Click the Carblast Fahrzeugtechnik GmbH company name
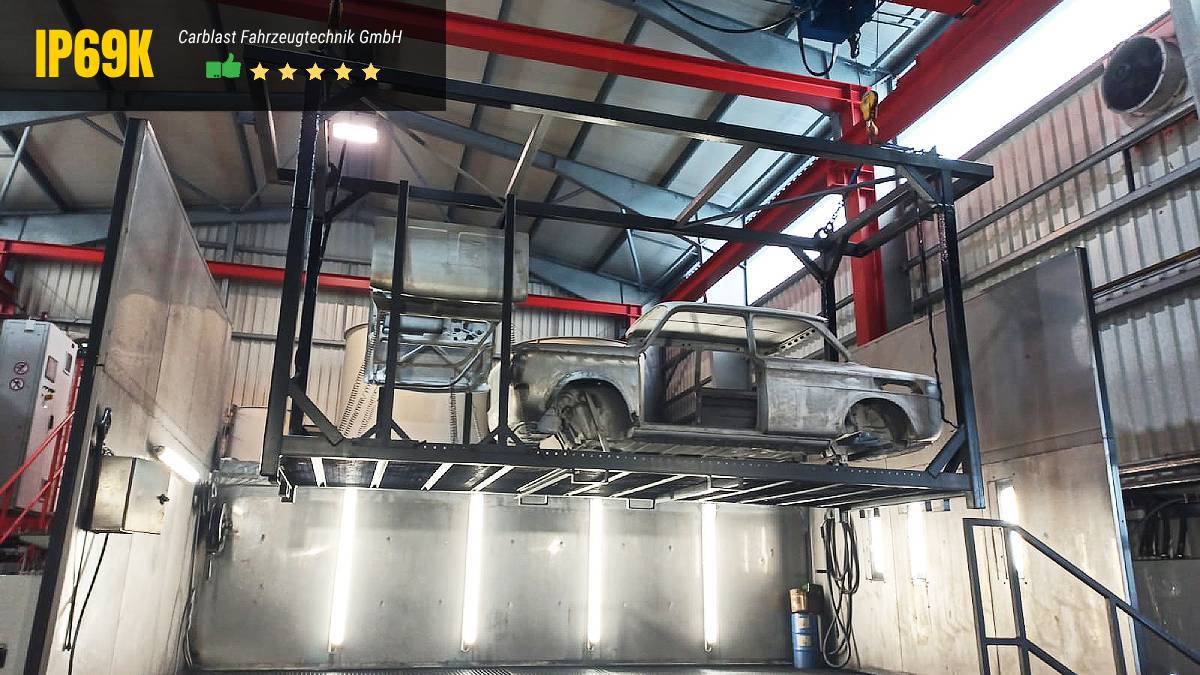This screenshot has height=675, width=1200. 290,37
